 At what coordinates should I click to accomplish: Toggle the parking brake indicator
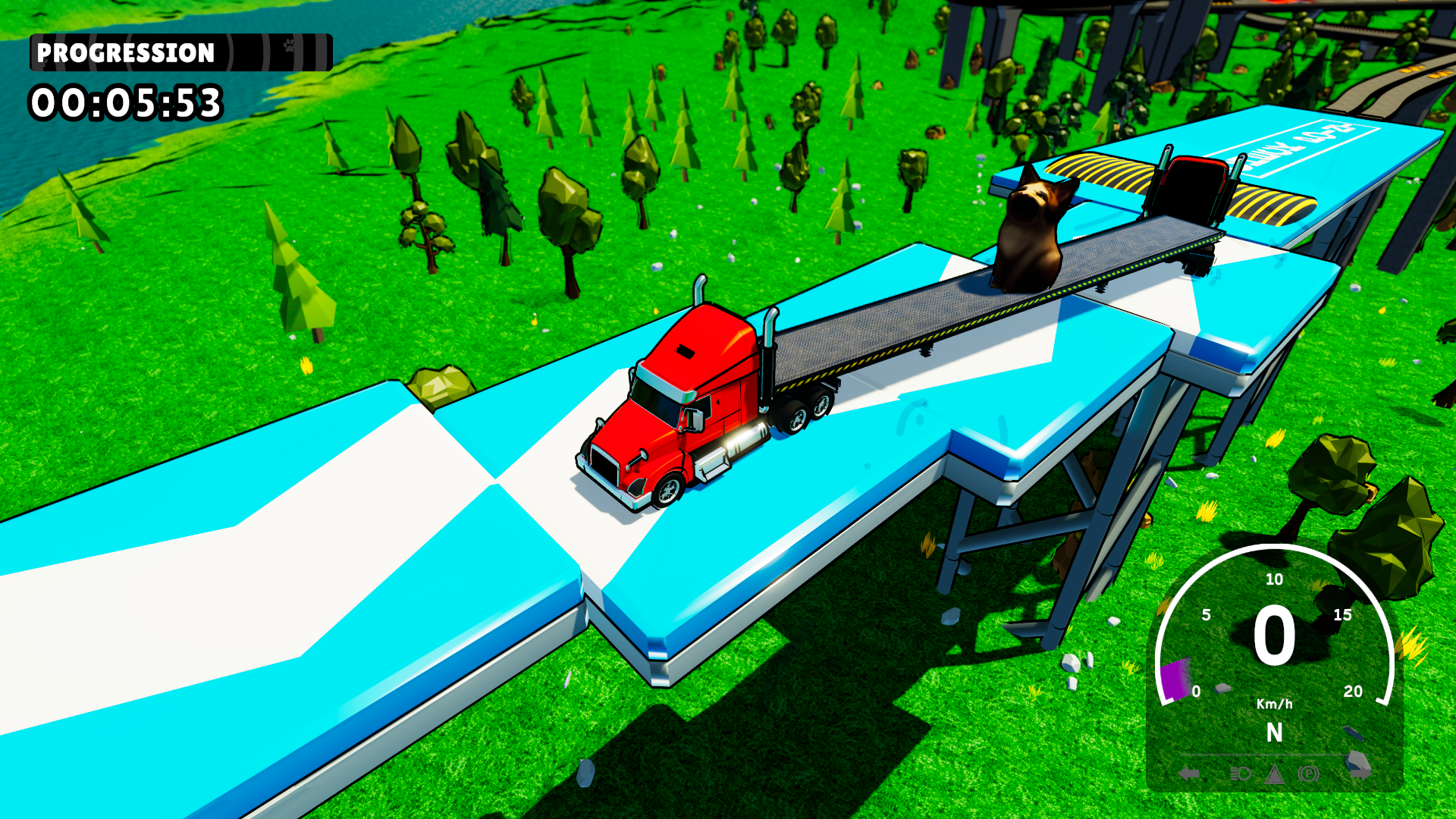[x=1308, y=773]
